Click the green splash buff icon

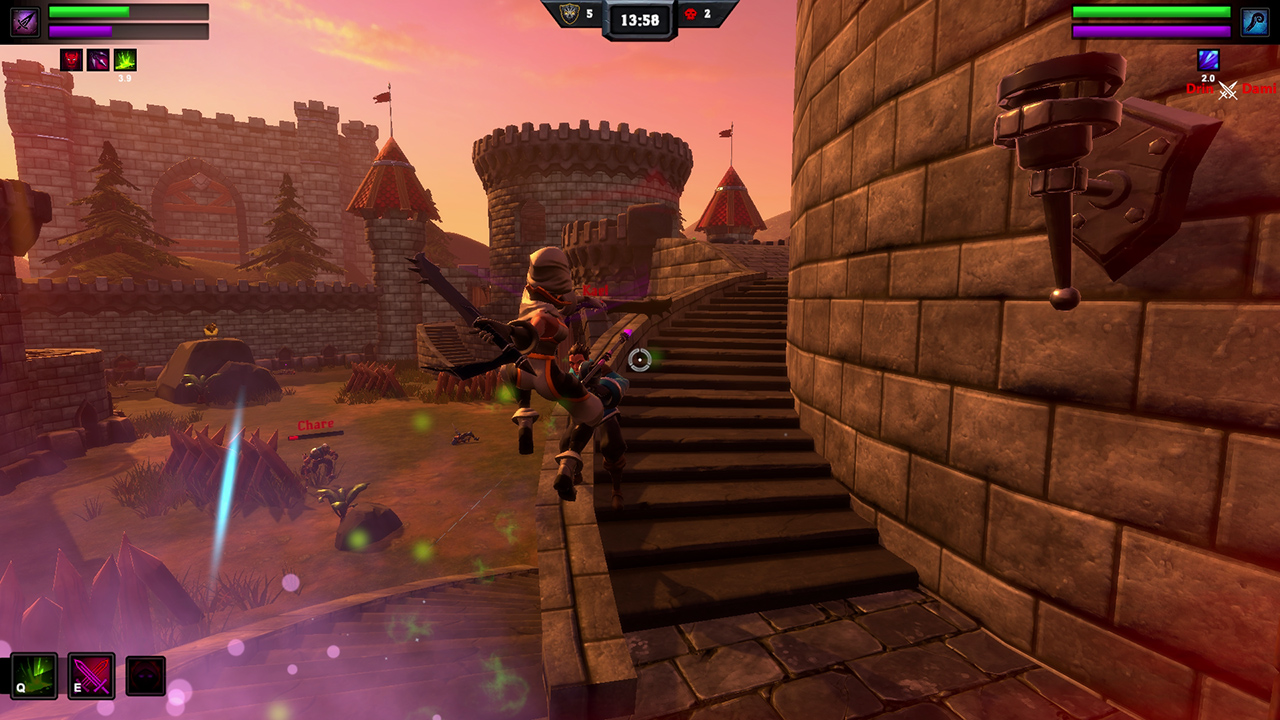click(125, 60)
